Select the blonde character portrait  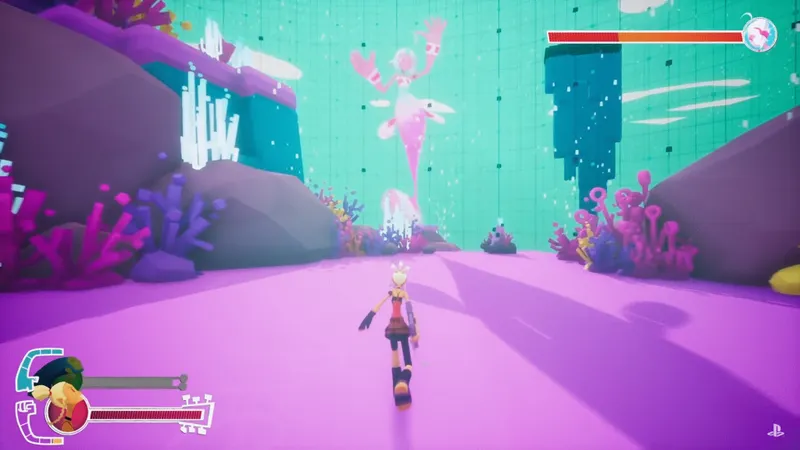click(x=68, y=412)
